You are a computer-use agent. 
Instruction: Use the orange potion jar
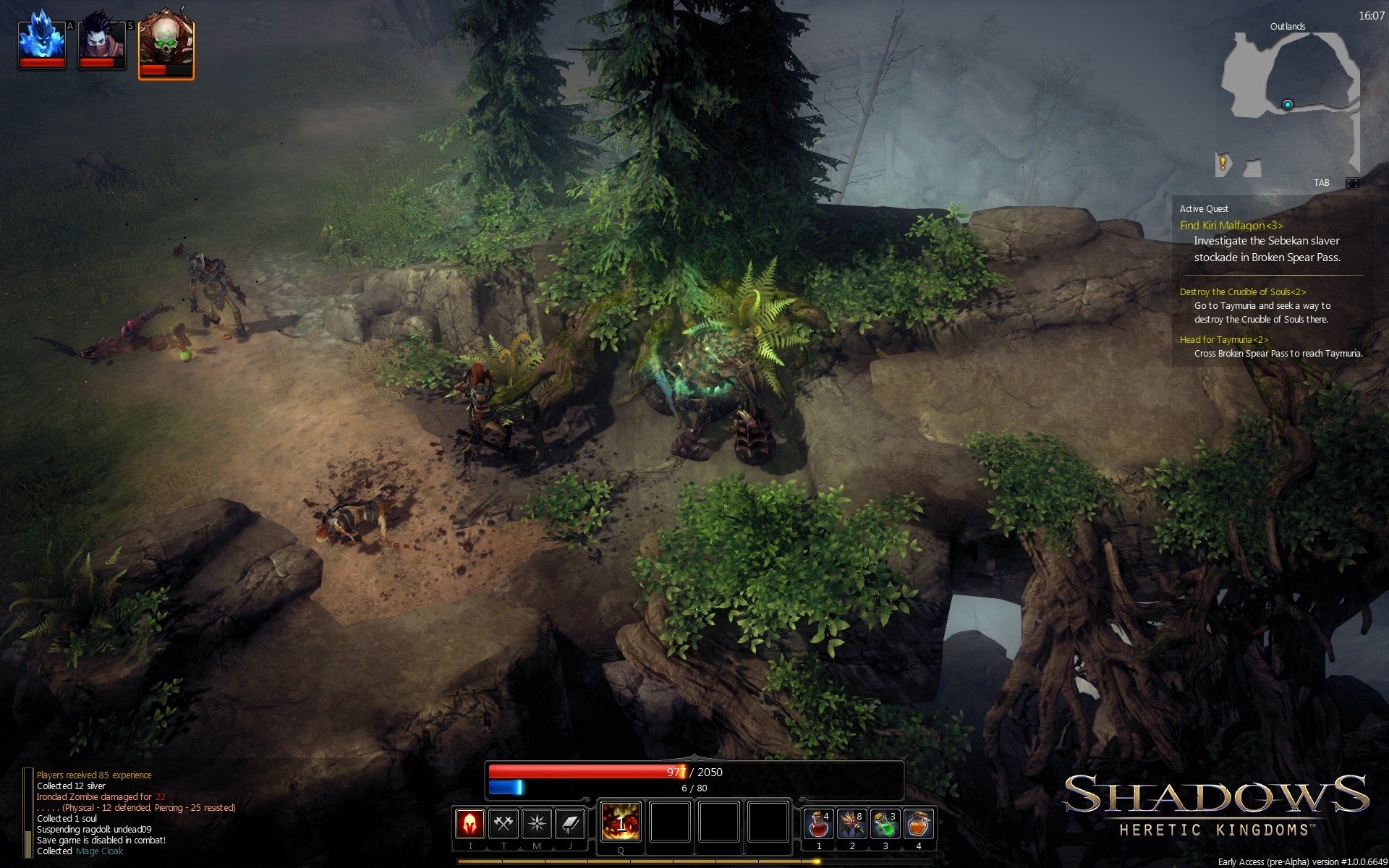(x=918, y=824)
